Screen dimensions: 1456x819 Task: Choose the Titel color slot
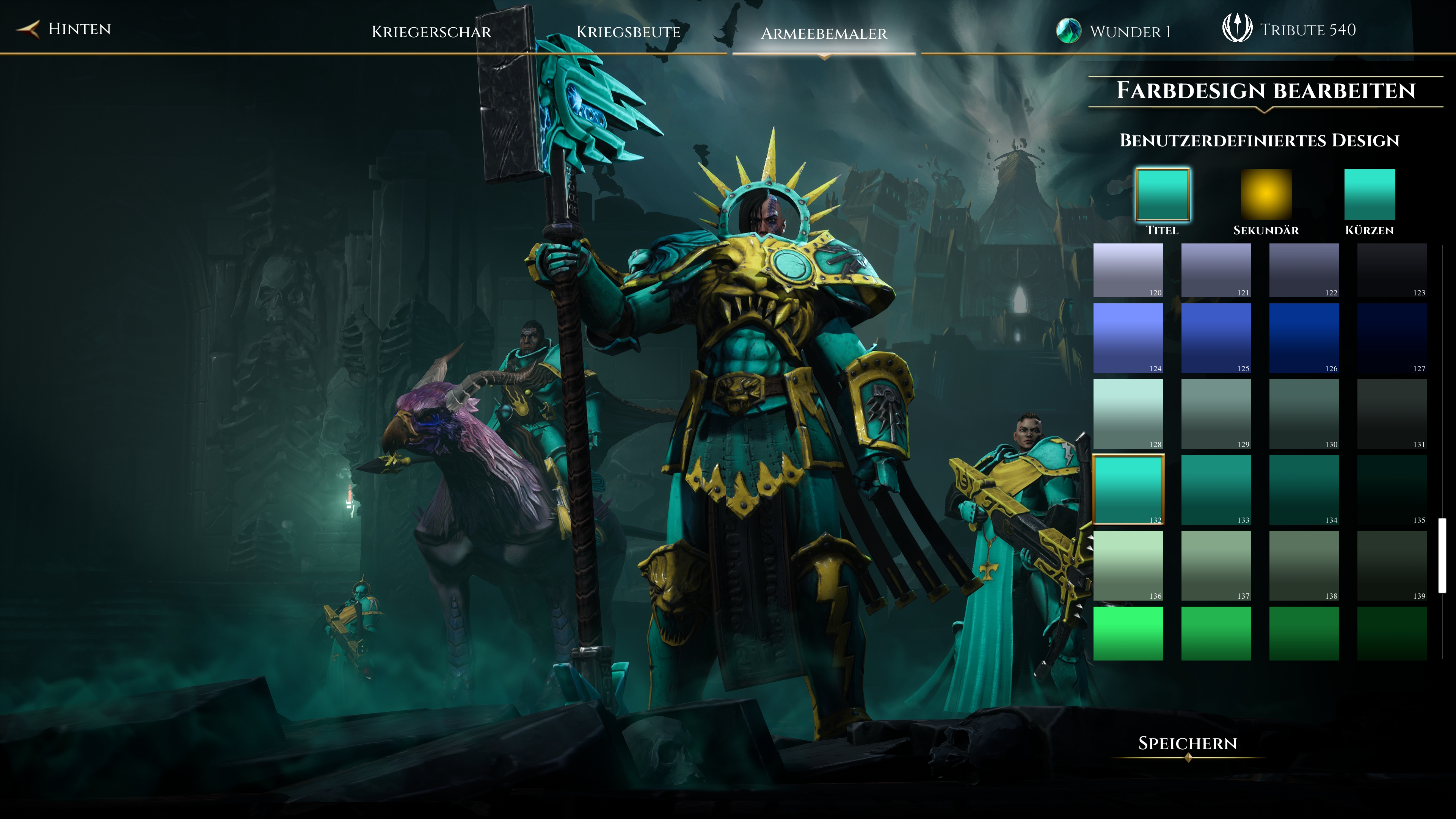click(x=1162, y=195)
